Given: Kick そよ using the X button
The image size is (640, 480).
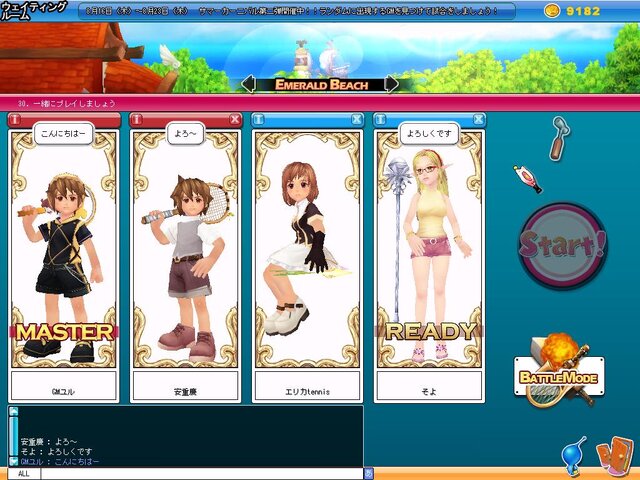Looking at the screenshot, I should 479,119.
